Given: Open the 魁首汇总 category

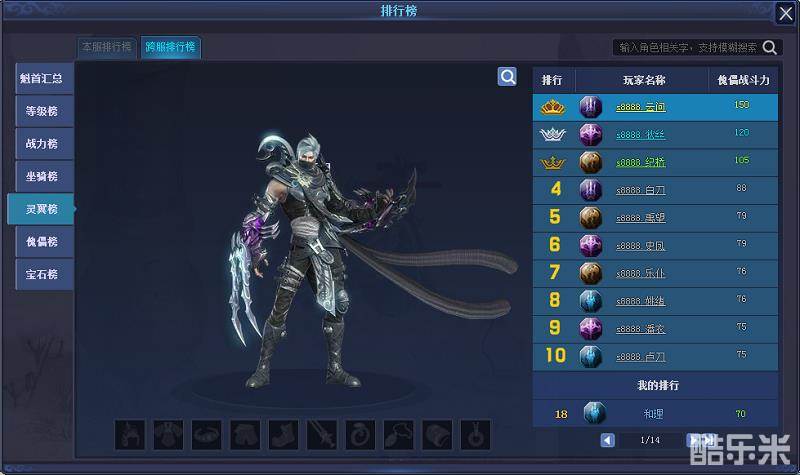Looking at the screenshot, I should click(x=43, y=79).
